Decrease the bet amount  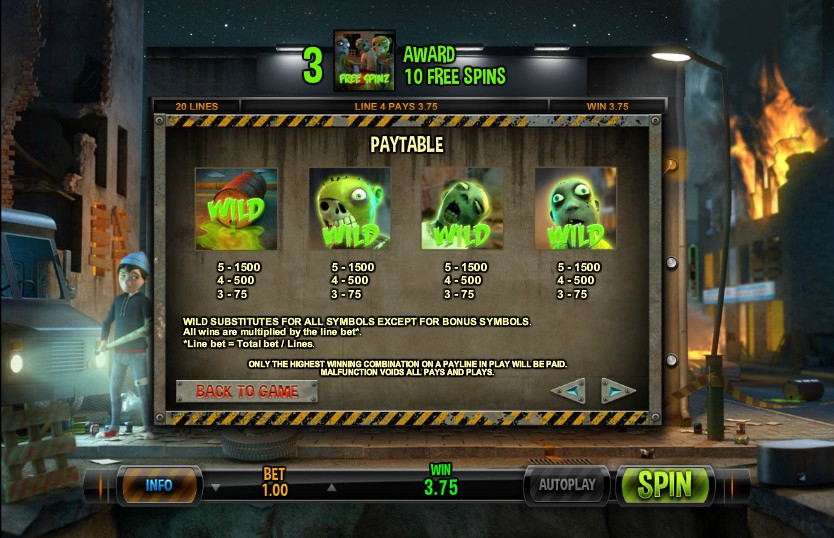(x=216, y=489)
